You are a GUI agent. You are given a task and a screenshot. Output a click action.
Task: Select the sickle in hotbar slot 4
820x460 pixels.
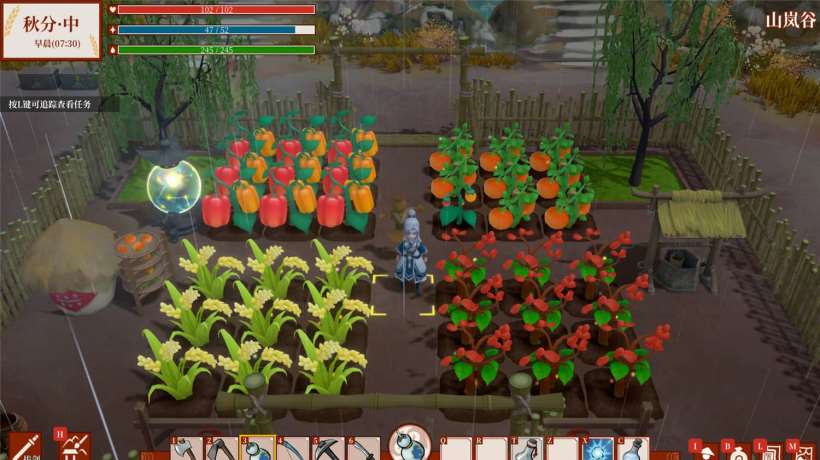292,450
